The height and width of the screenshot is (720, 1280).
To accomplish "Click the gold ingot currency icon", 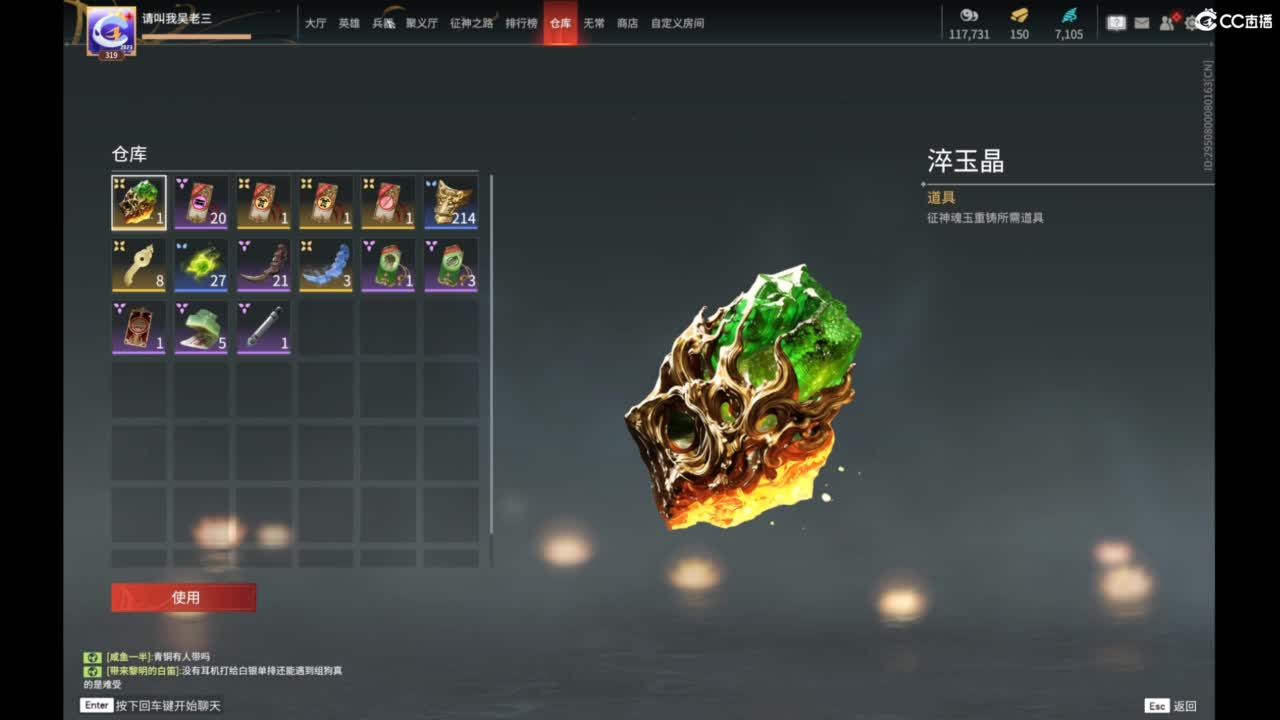I will pos(1019,17).
